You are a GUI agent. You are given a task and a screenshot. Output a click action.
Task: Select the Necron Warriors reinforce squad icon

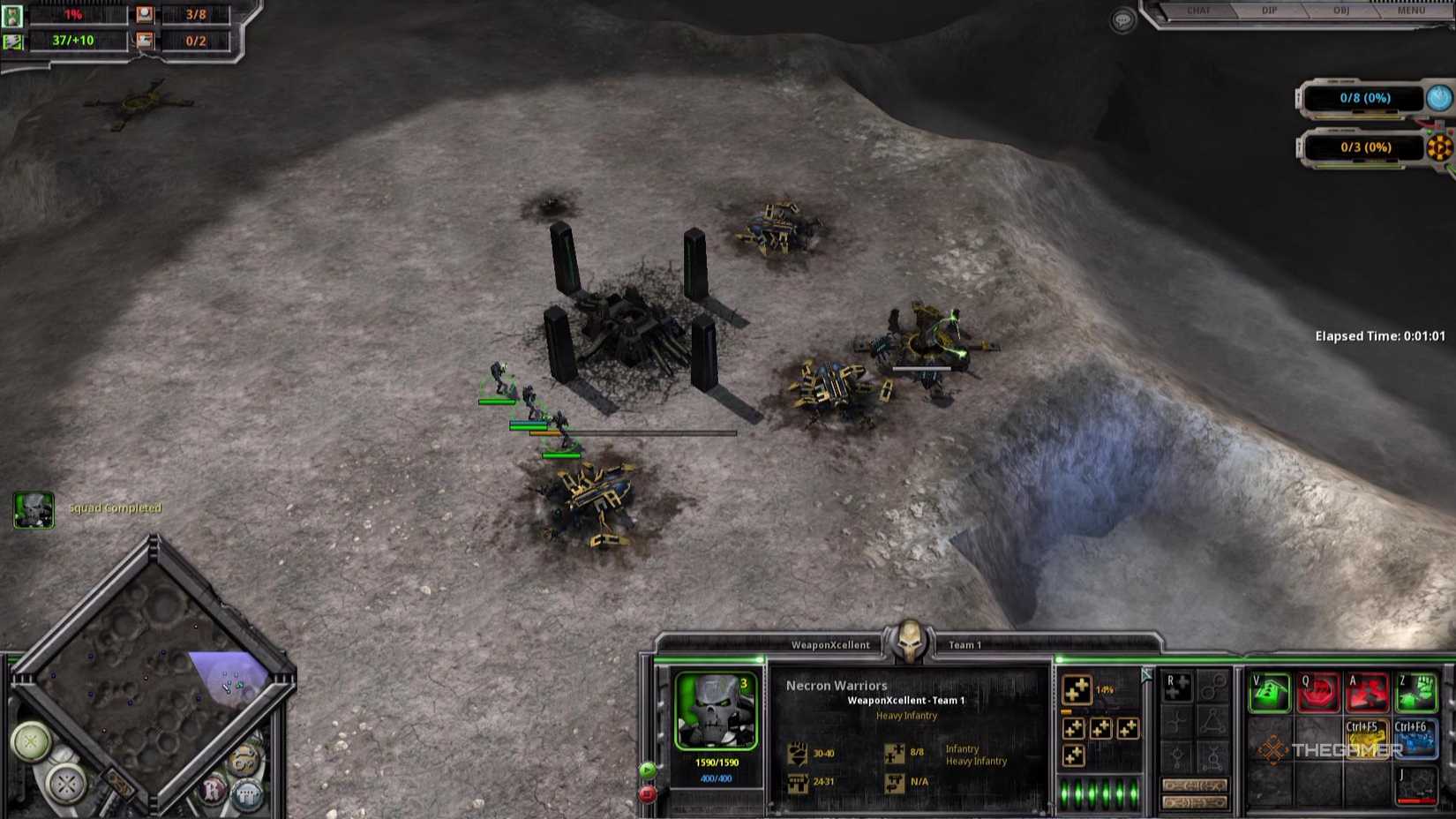[x=1078, y=690]
